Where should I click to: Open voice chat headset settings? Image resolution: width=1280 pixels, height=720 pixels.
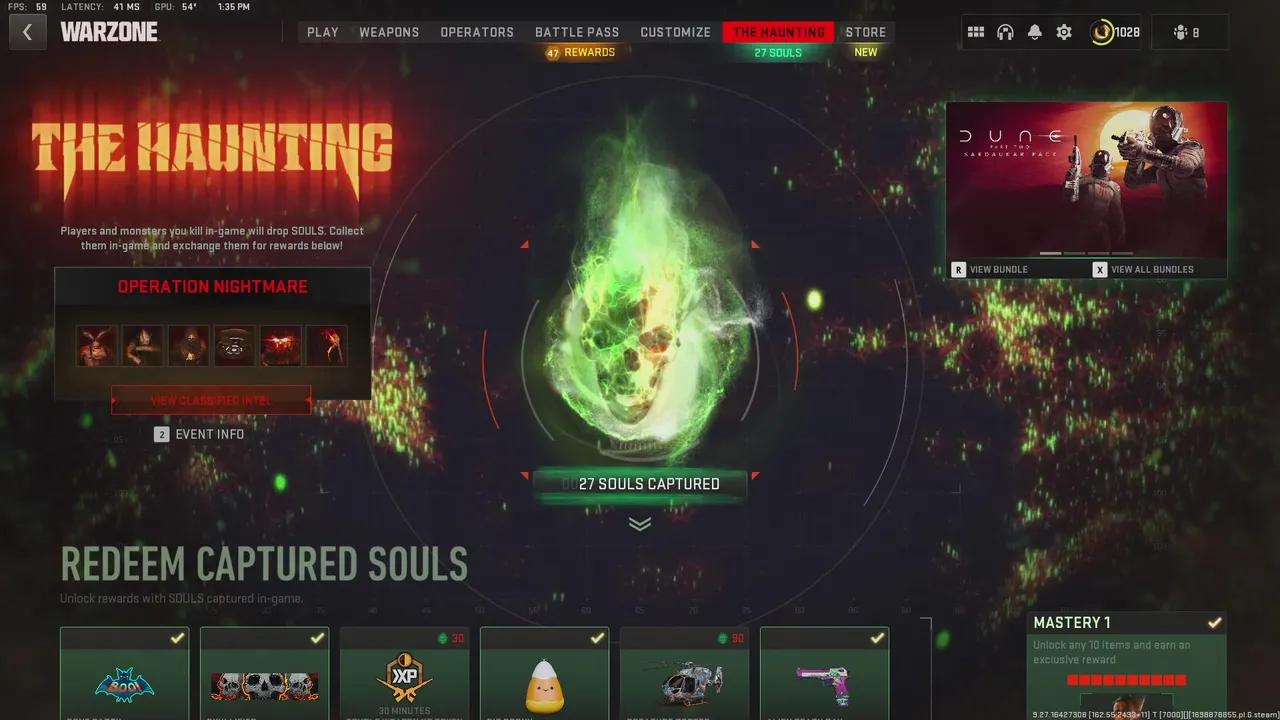click(1005, 31)
